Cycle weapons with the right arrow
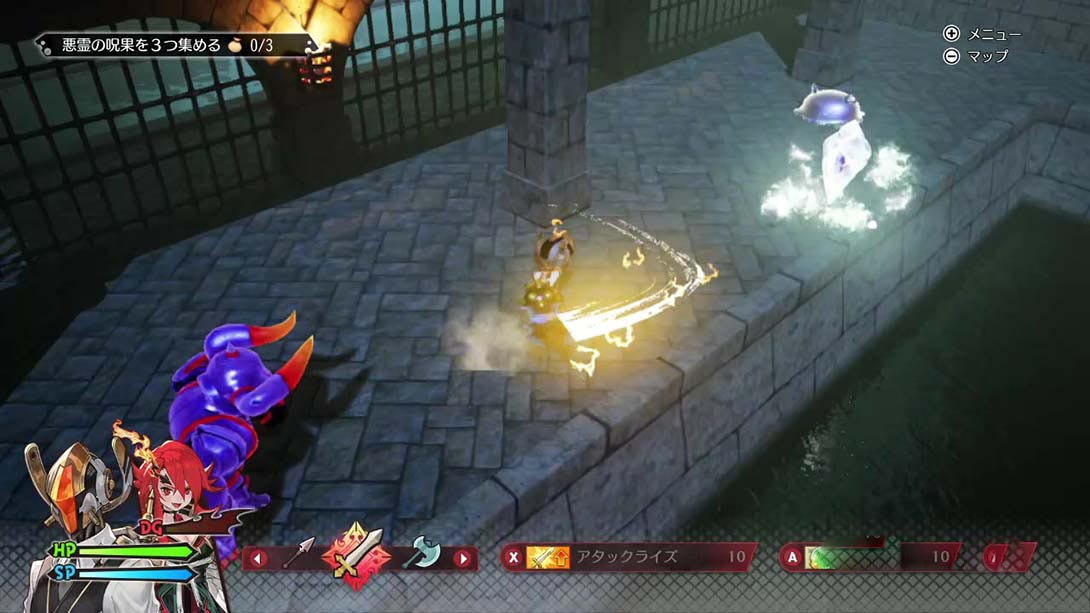Viewport: 1090px width, 613px height. tap(462, 558)
